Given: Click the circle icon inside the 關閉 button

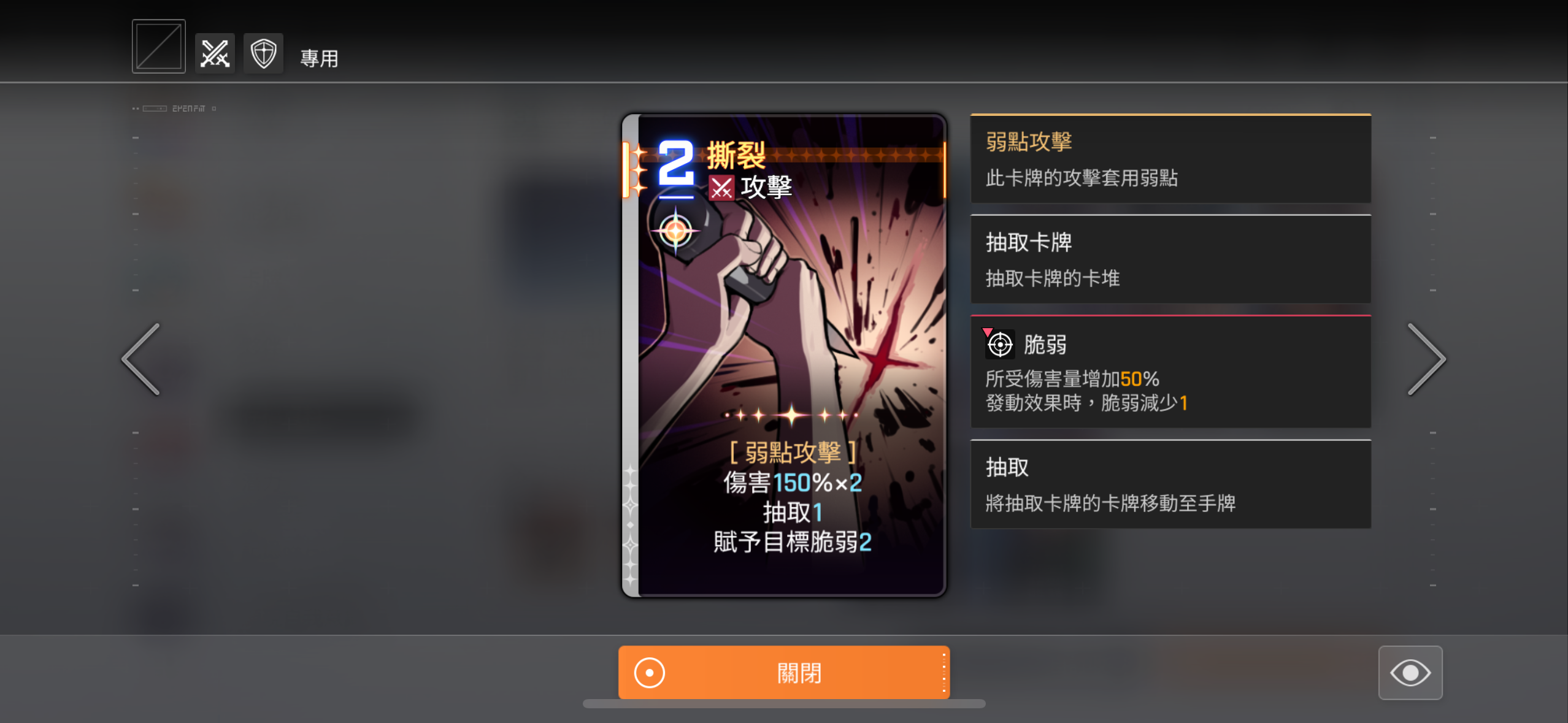Looking at the screenshot, I should point(648,672).
